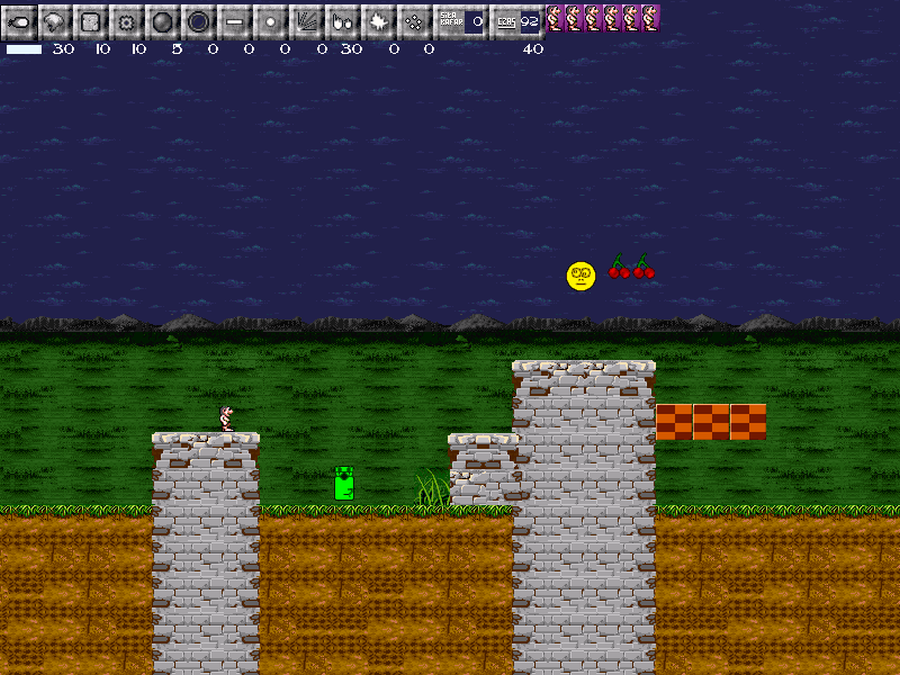The image size is (900, 675).
Task: Choose the cloud-shaped tool icon
Action: 54,20
